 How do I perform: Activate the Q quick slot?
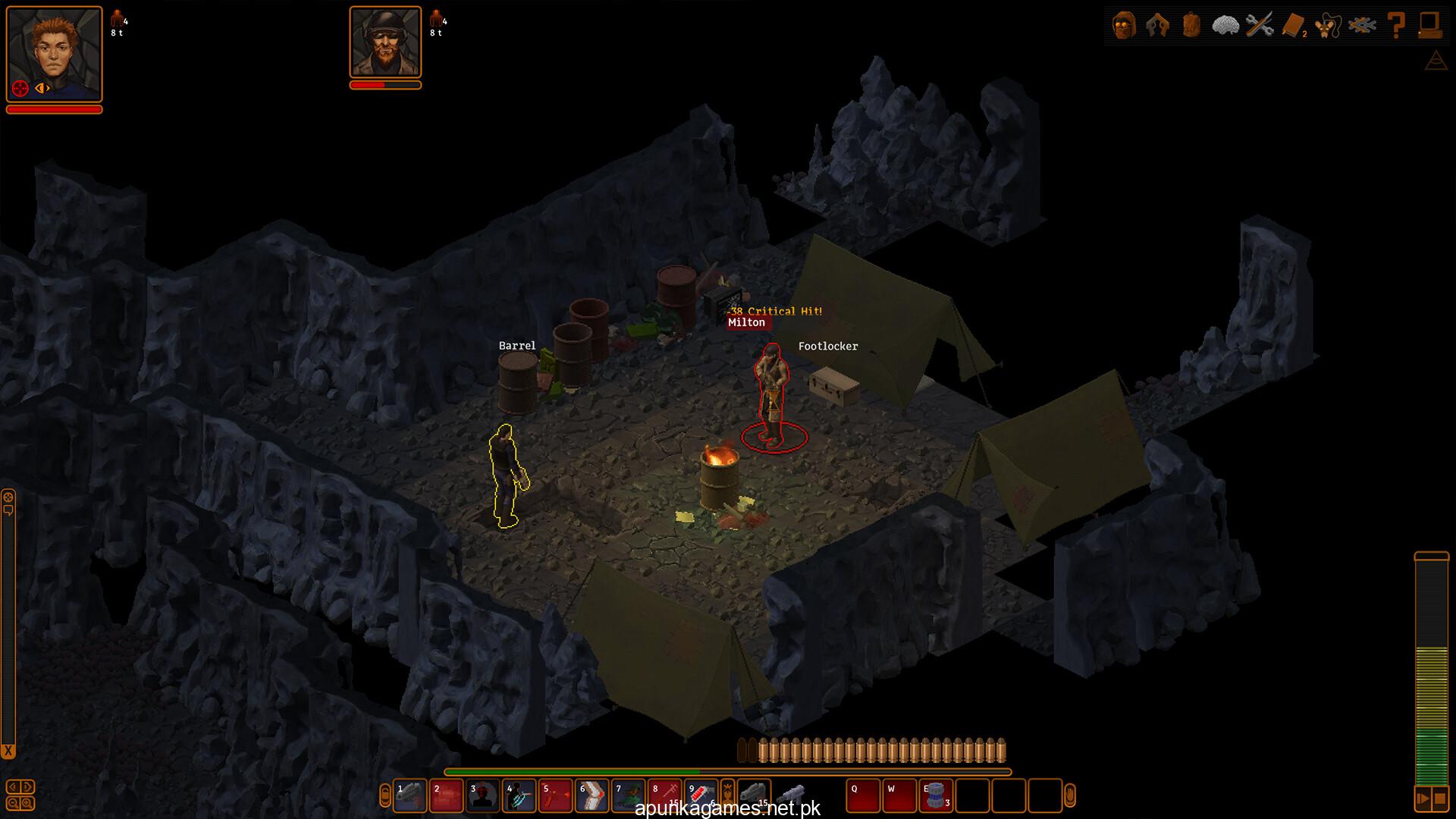(863, 796)
